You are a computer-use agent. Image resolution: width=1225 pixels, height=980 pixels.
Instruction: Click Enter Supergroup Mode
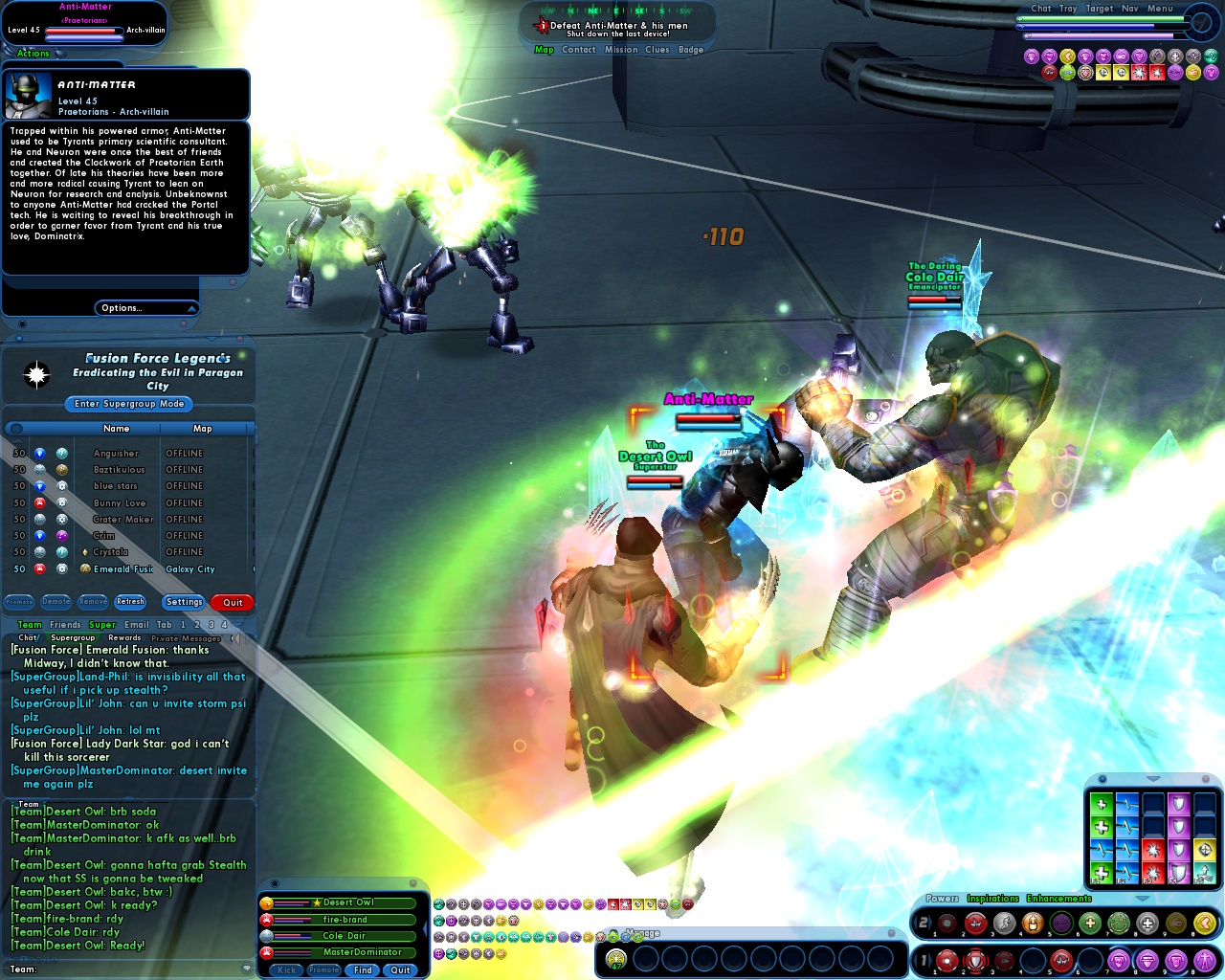[128, 404]
